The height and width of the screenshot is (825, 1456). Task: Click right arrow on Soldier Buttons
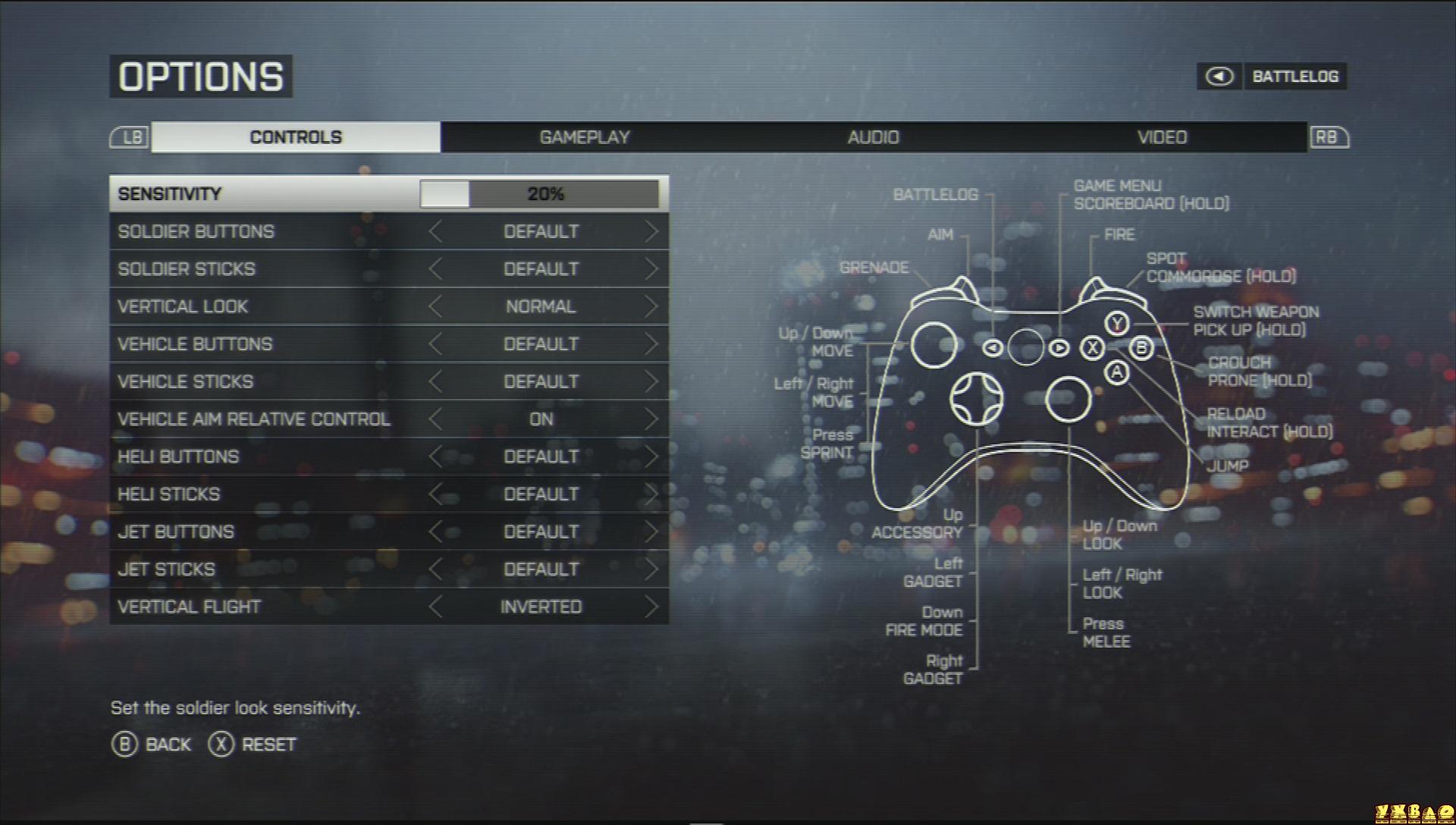click(651, 231)
